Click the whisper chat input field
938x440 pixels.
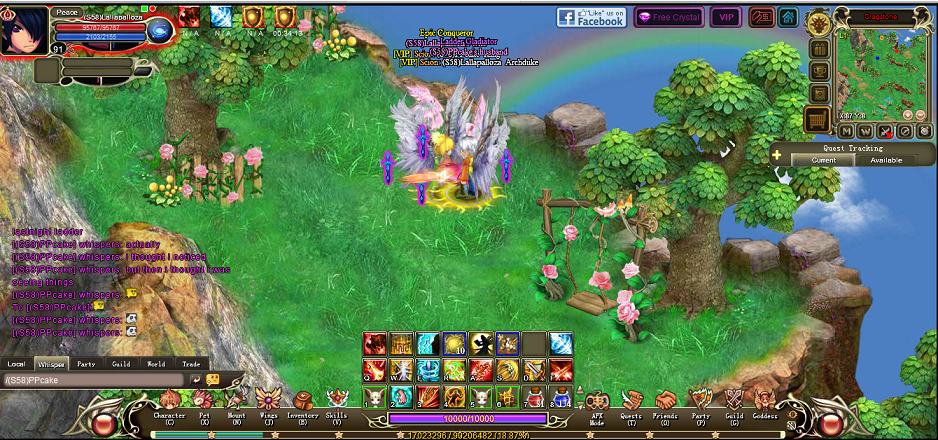tap(95, 380)
